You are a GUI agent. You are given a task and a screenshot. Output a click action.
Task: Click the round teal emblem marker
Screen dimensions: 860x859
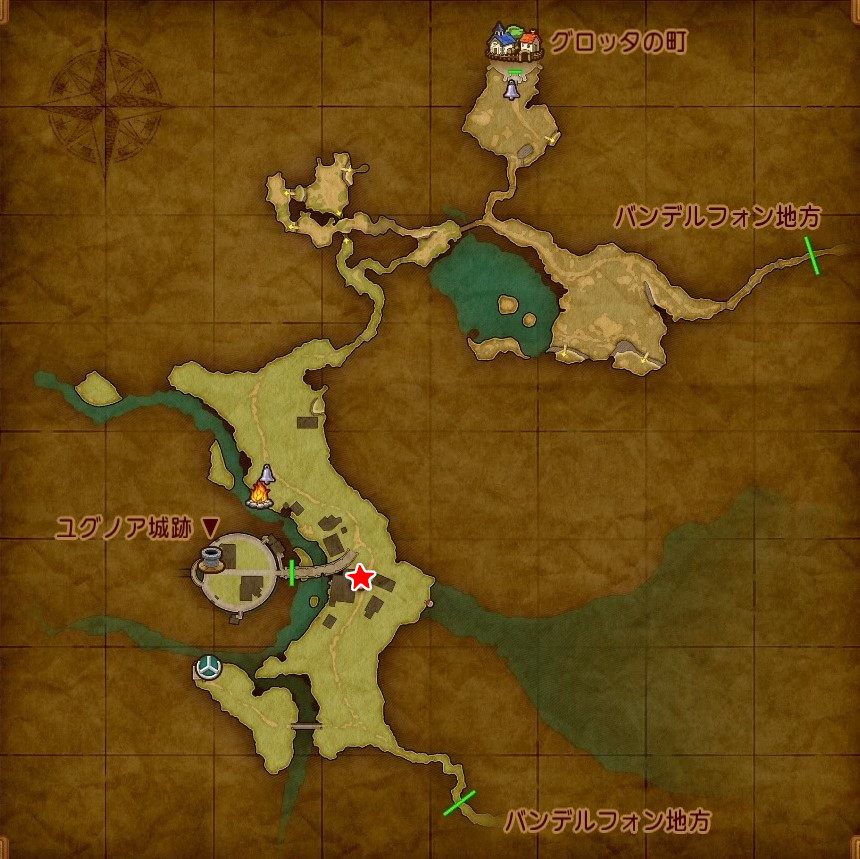207,667
